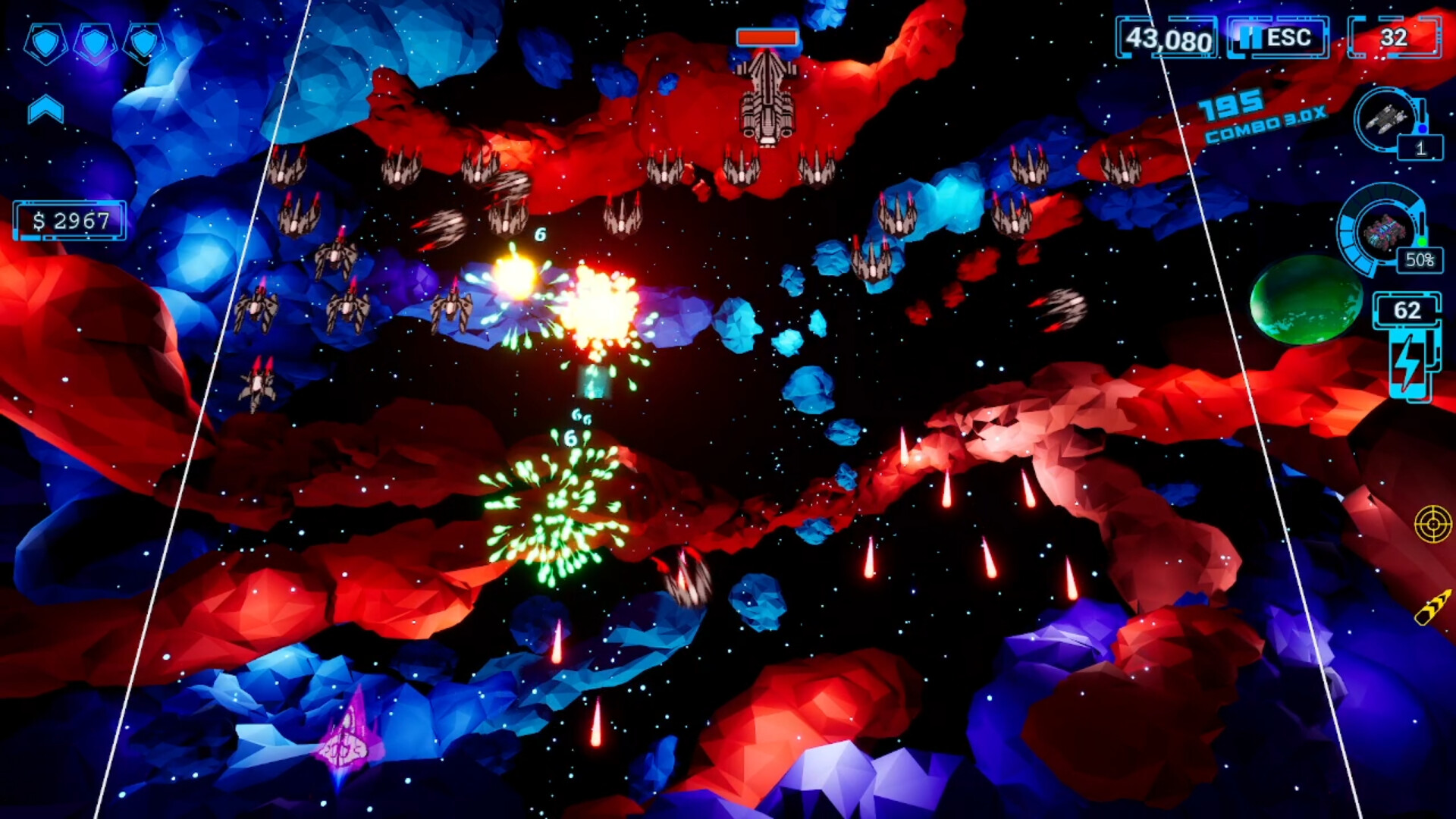Open the ship counter showing 1

tap(1420, 147)
